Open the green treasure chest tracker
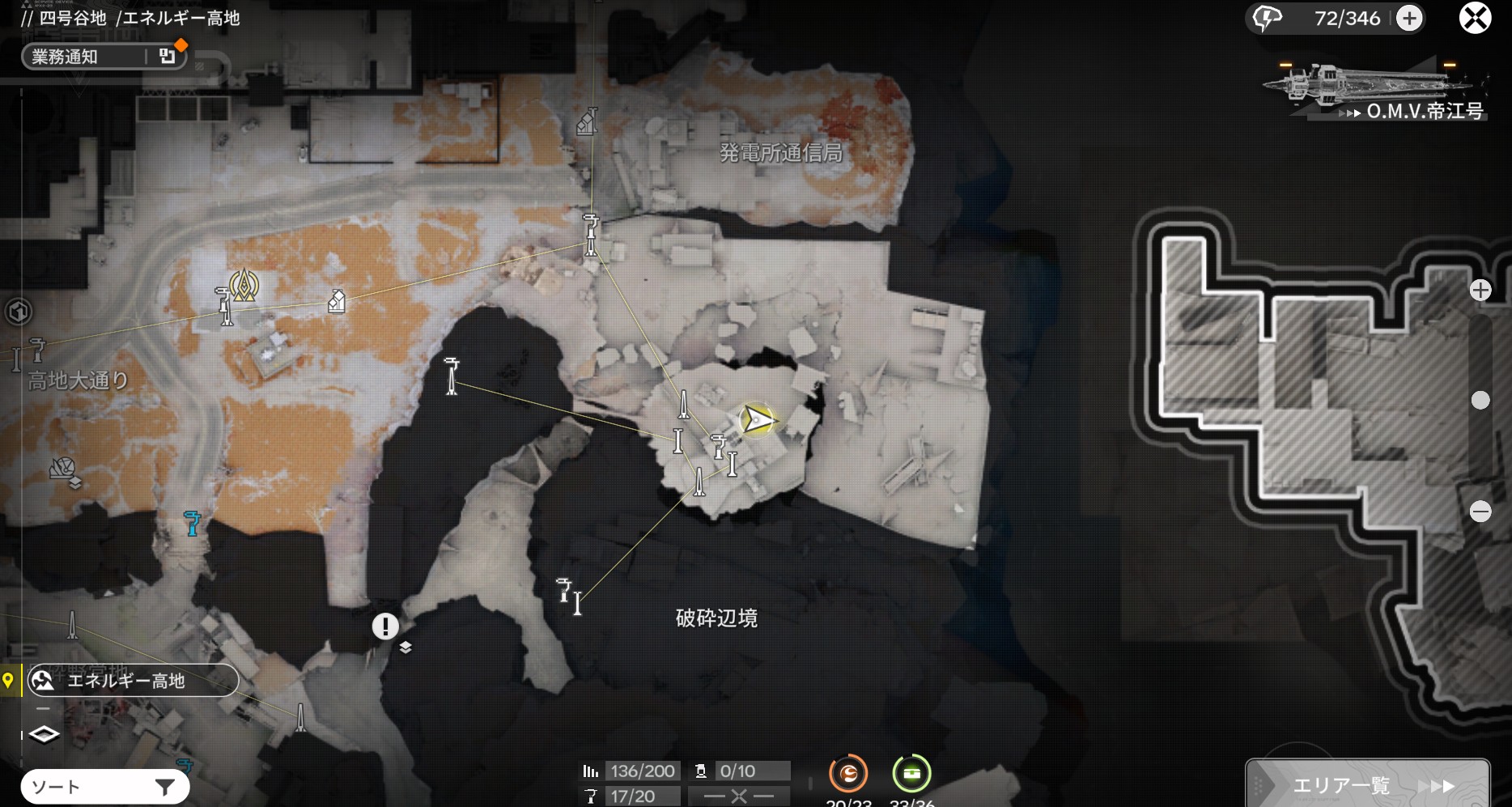 [x=911, y=774]
